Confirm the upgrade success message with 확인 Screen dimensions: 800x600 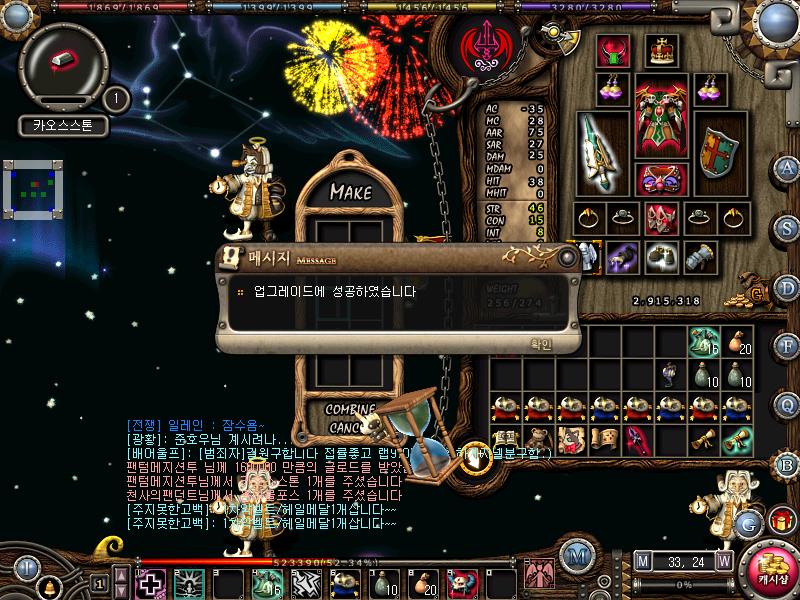click(x=539, y=344)
